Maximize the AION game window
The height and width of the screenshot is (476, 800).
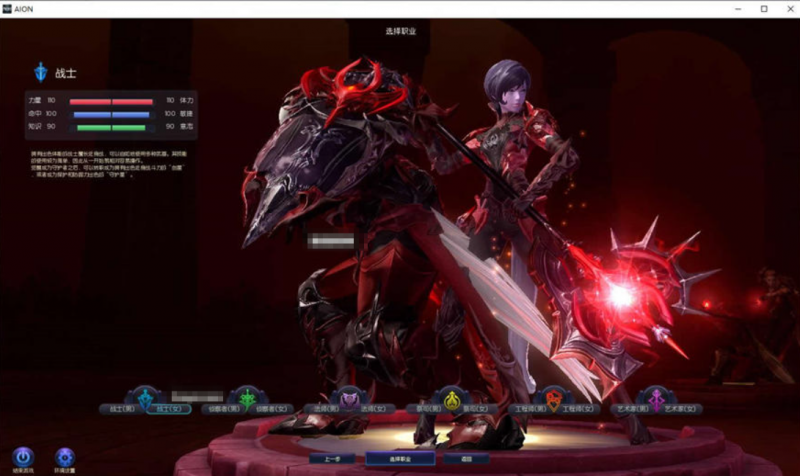pyautogui.click(x=763, y=8)
